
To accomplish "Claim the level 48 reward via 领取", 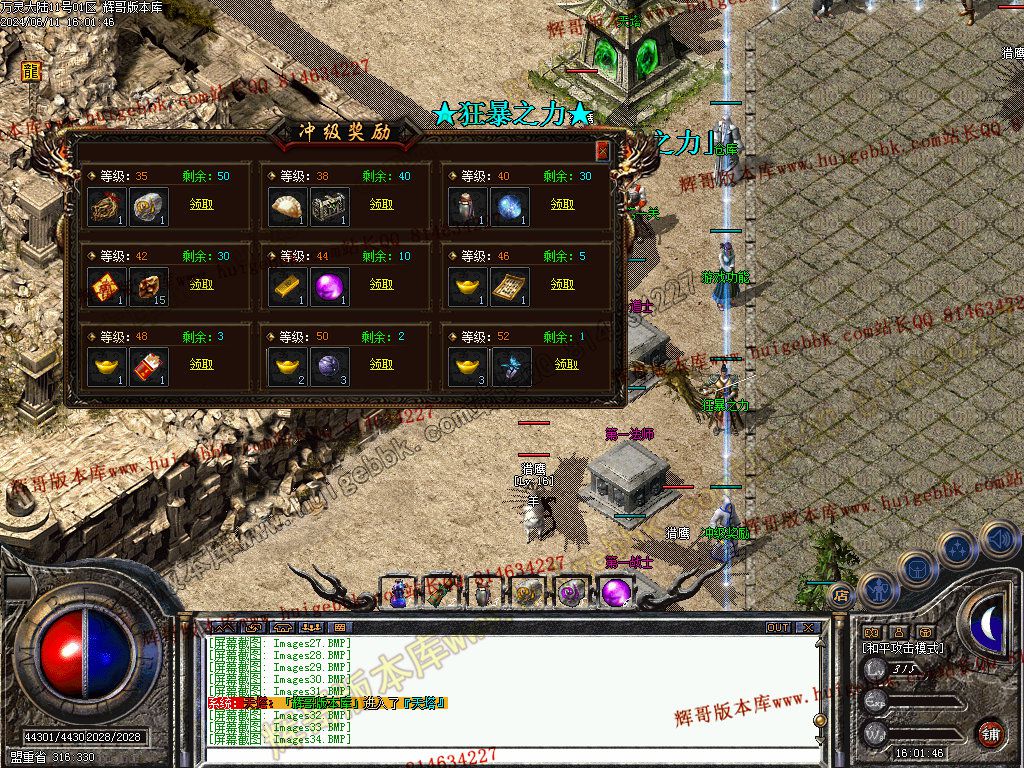I will (x=200, y=364).
